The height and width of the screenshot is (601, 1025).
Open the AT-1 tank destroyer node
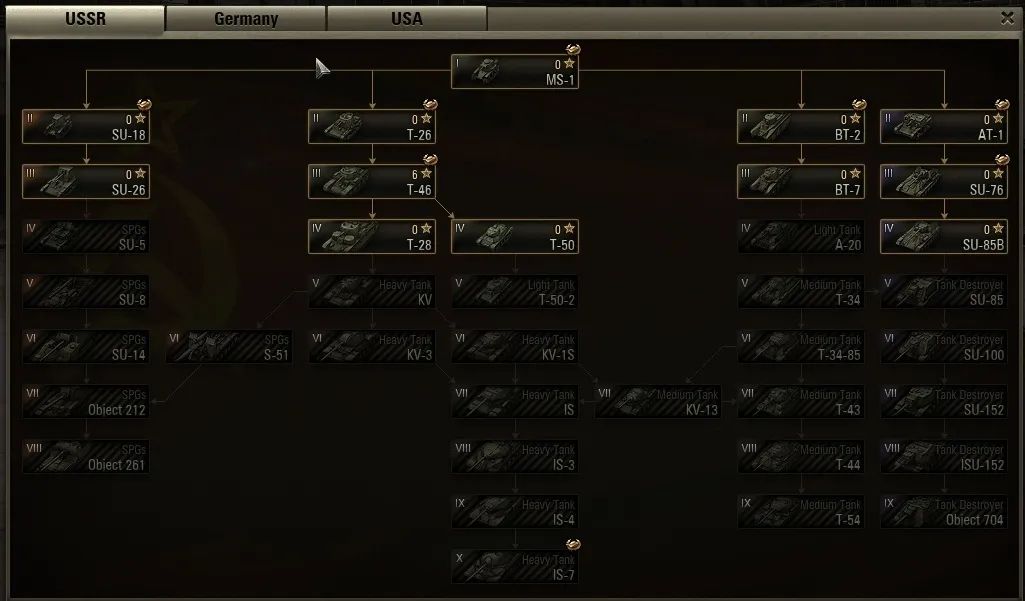click(x=944, y=127)
